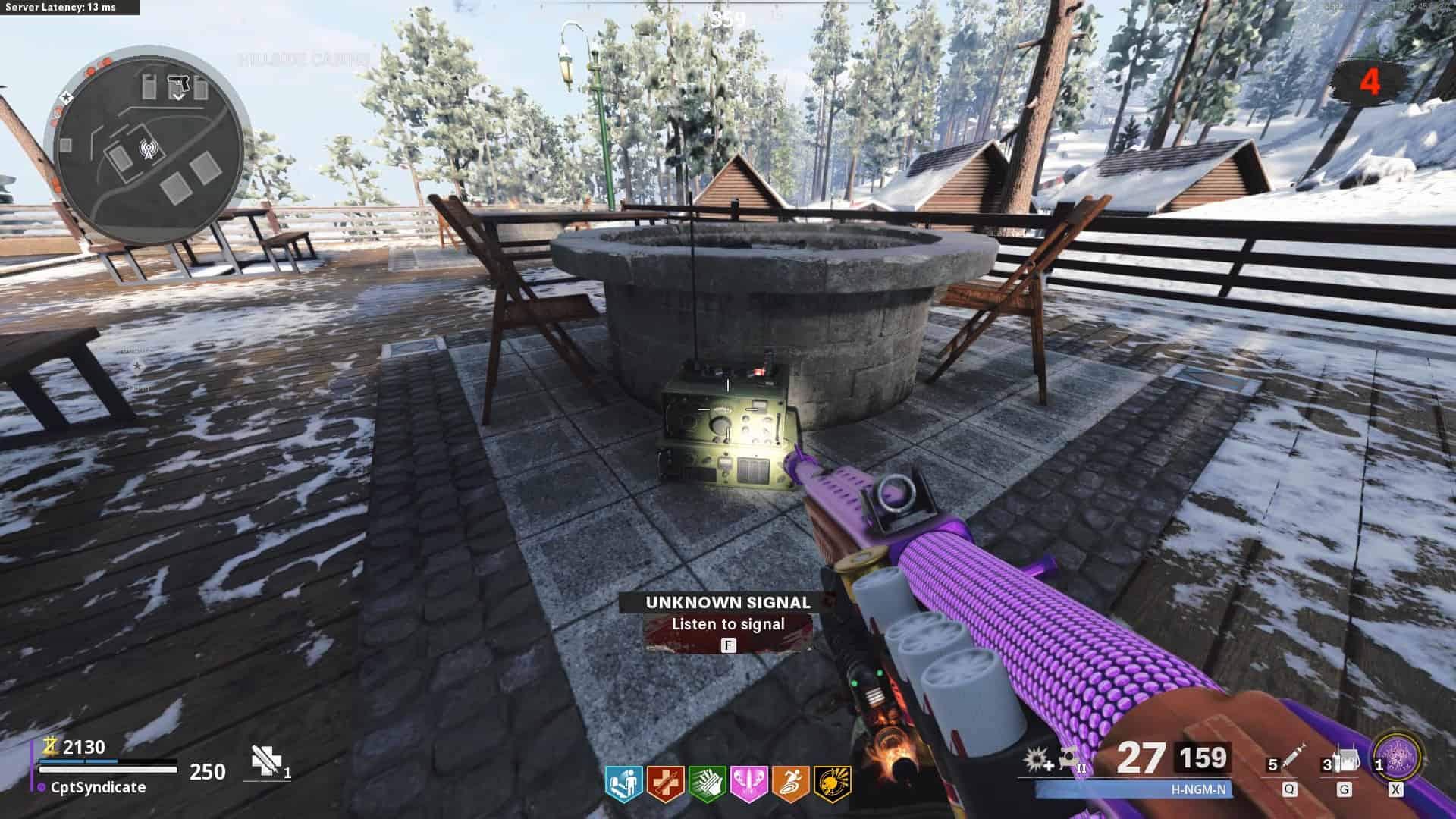Click the blue Quick Revive perk icon
Viewport: 1456px width, 819px height.
(x=623, y=783)
